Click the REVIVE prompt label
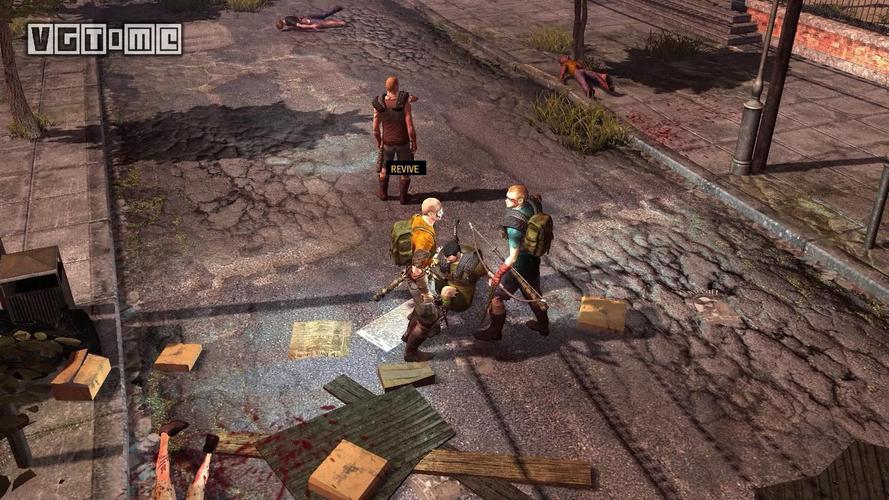The image size is (889, 500). (x=407, y=168)
